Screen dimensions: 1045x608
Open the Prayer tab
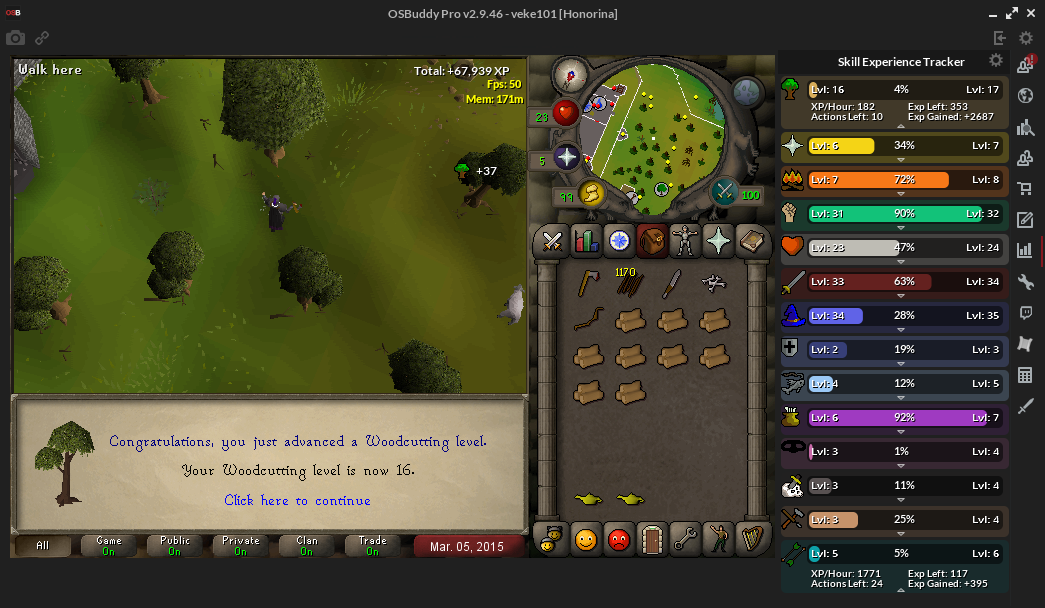pyautogui.click(x=718, y=240)
